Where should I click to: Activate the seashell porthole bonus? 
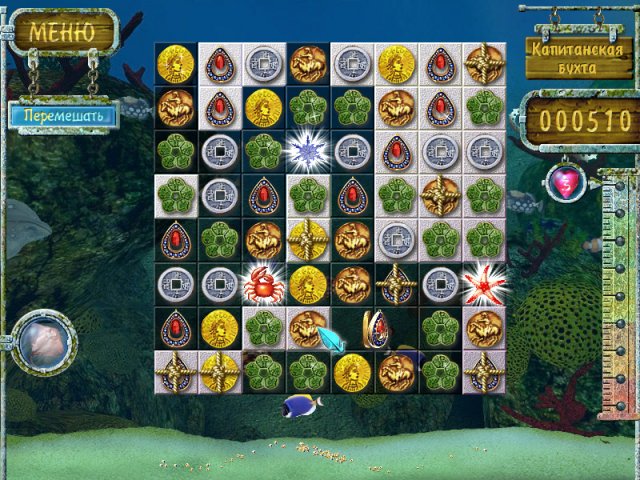(x=43, y=342)
